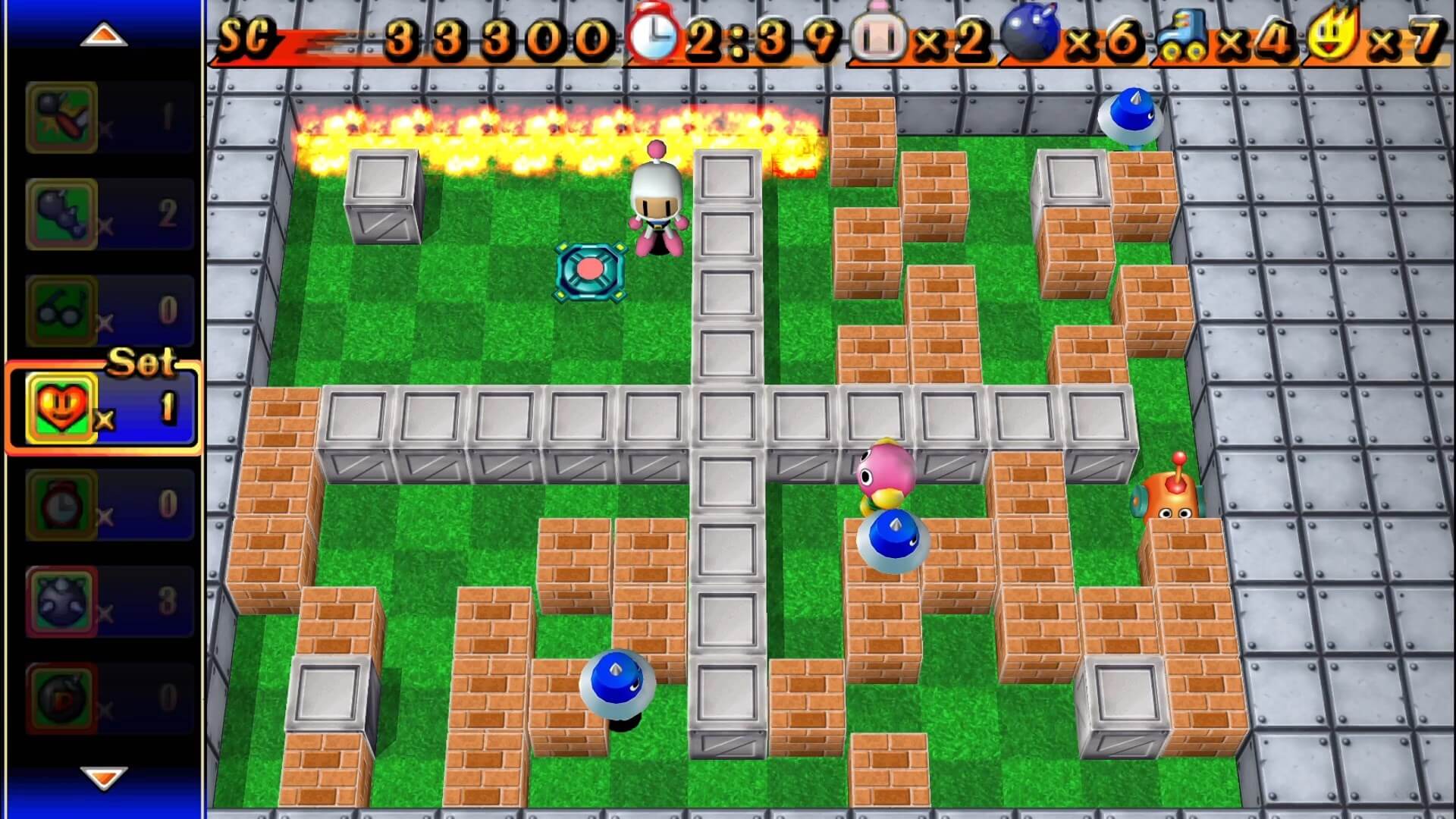Select the bomb punch item icon
1456x819 pixels.
point(61,118)
